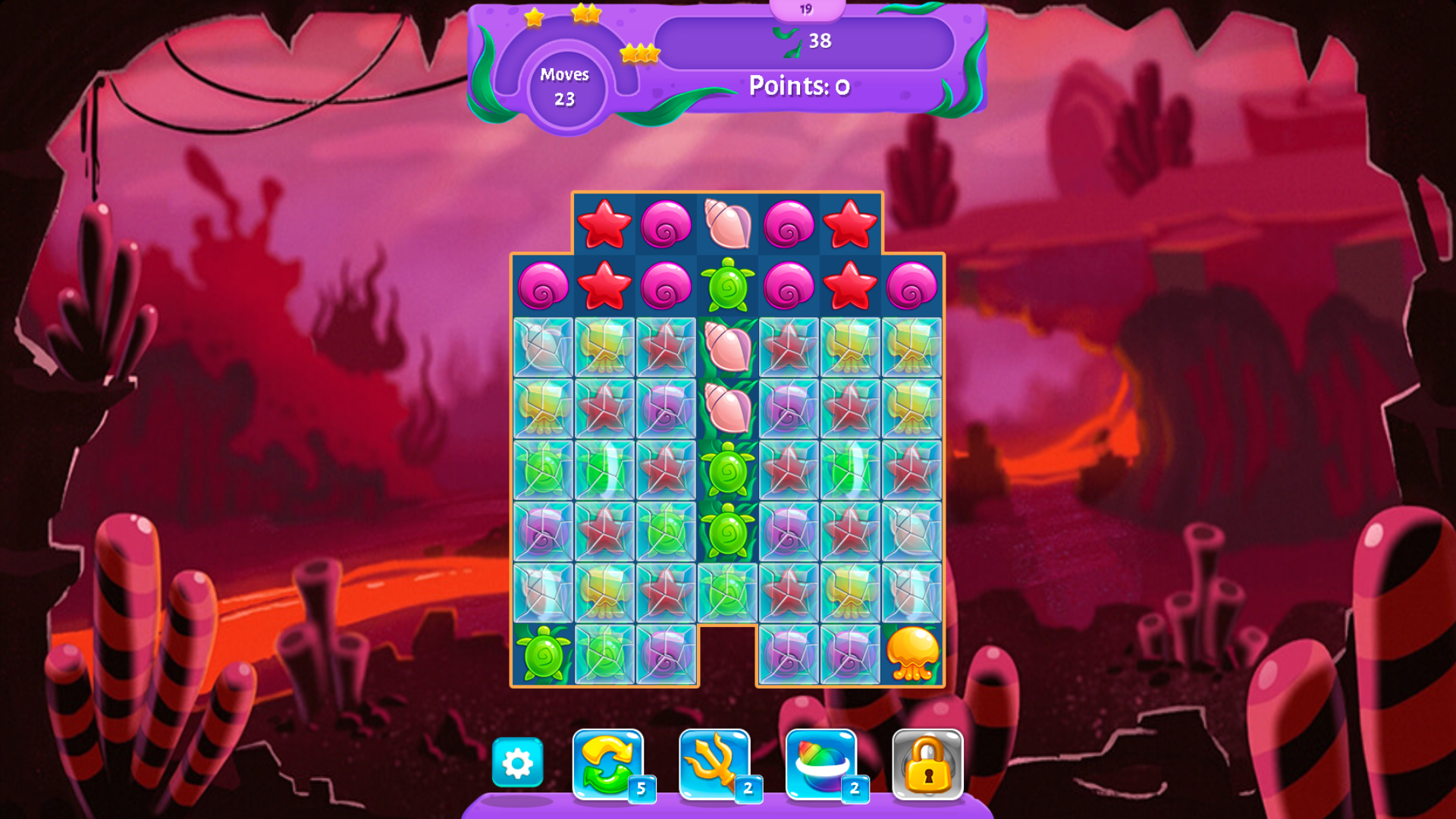Select the green turtle in second row
The width and height of the screenshot is (1456, 819).
point(728,287)
